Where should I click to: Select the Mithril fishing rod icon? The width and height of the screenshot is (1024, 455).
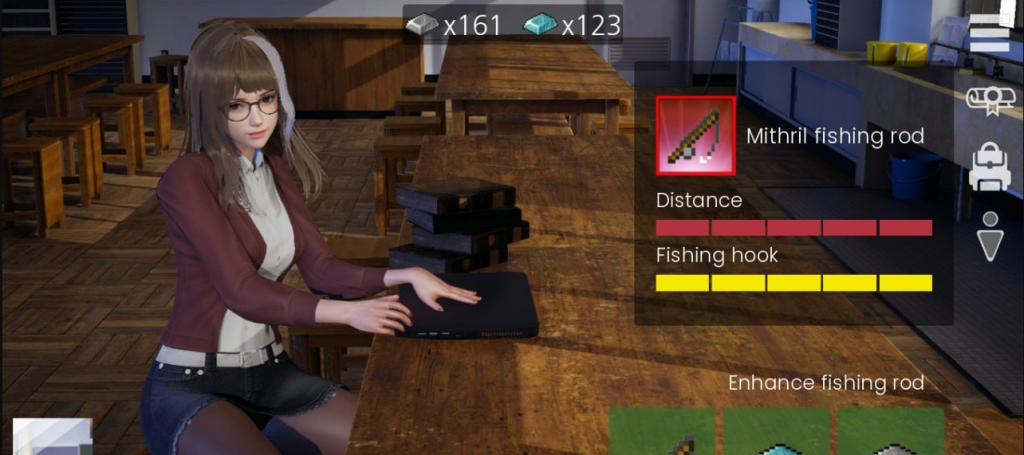(x=695, y=135)
